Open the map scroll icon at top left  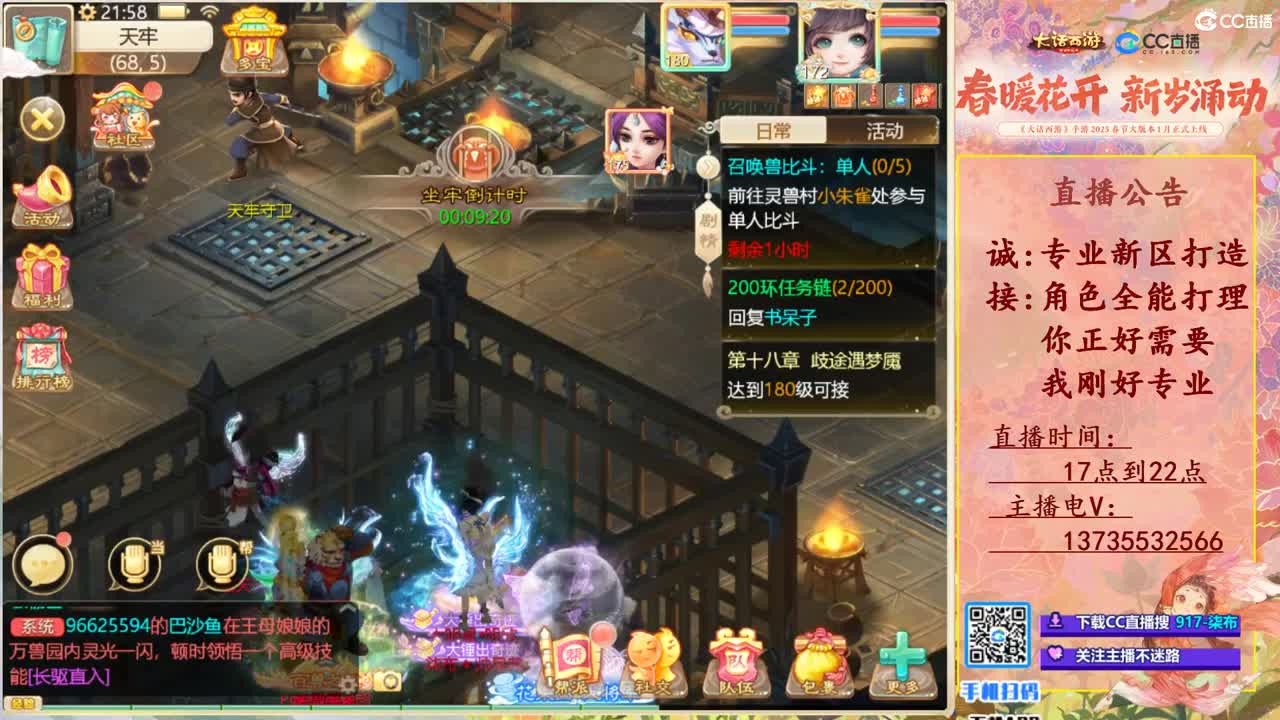click(x=38, y=33)
